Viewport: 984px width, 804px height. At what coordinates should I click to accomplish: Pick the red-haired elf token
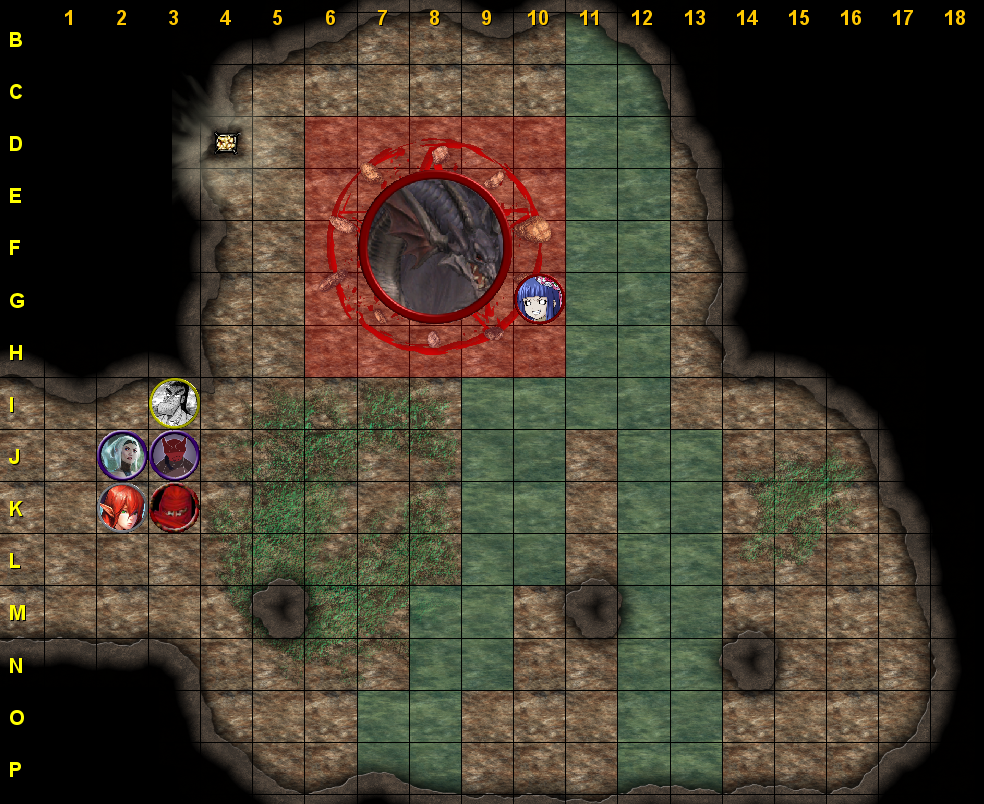tap(122, 507)
